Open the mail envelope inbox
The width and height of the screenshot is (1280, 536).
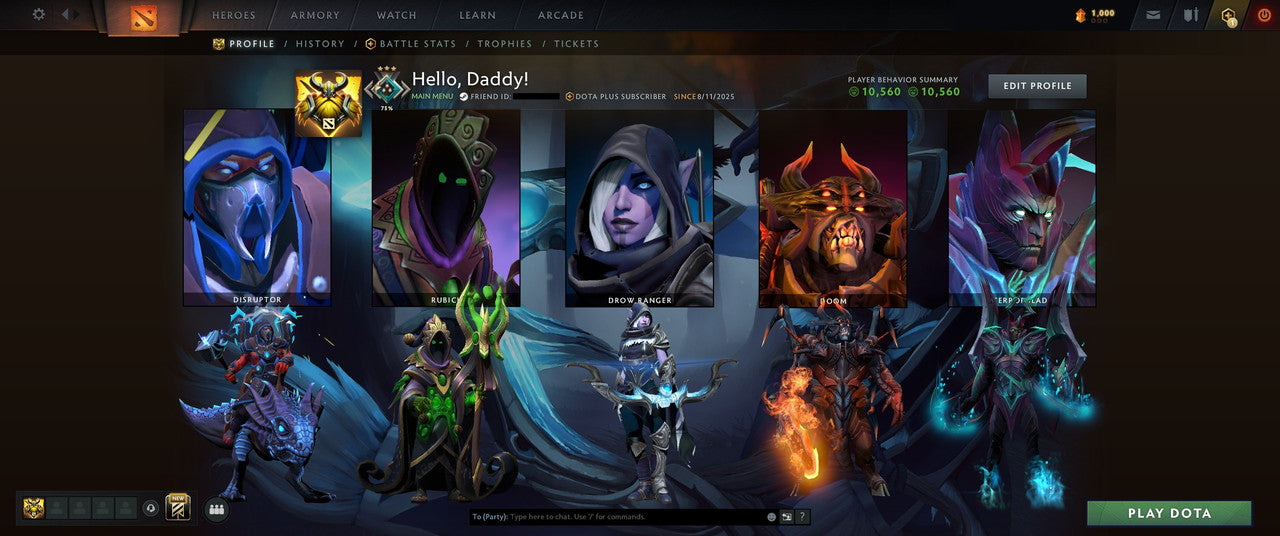pyautogui.click(x=1154, y=15)
